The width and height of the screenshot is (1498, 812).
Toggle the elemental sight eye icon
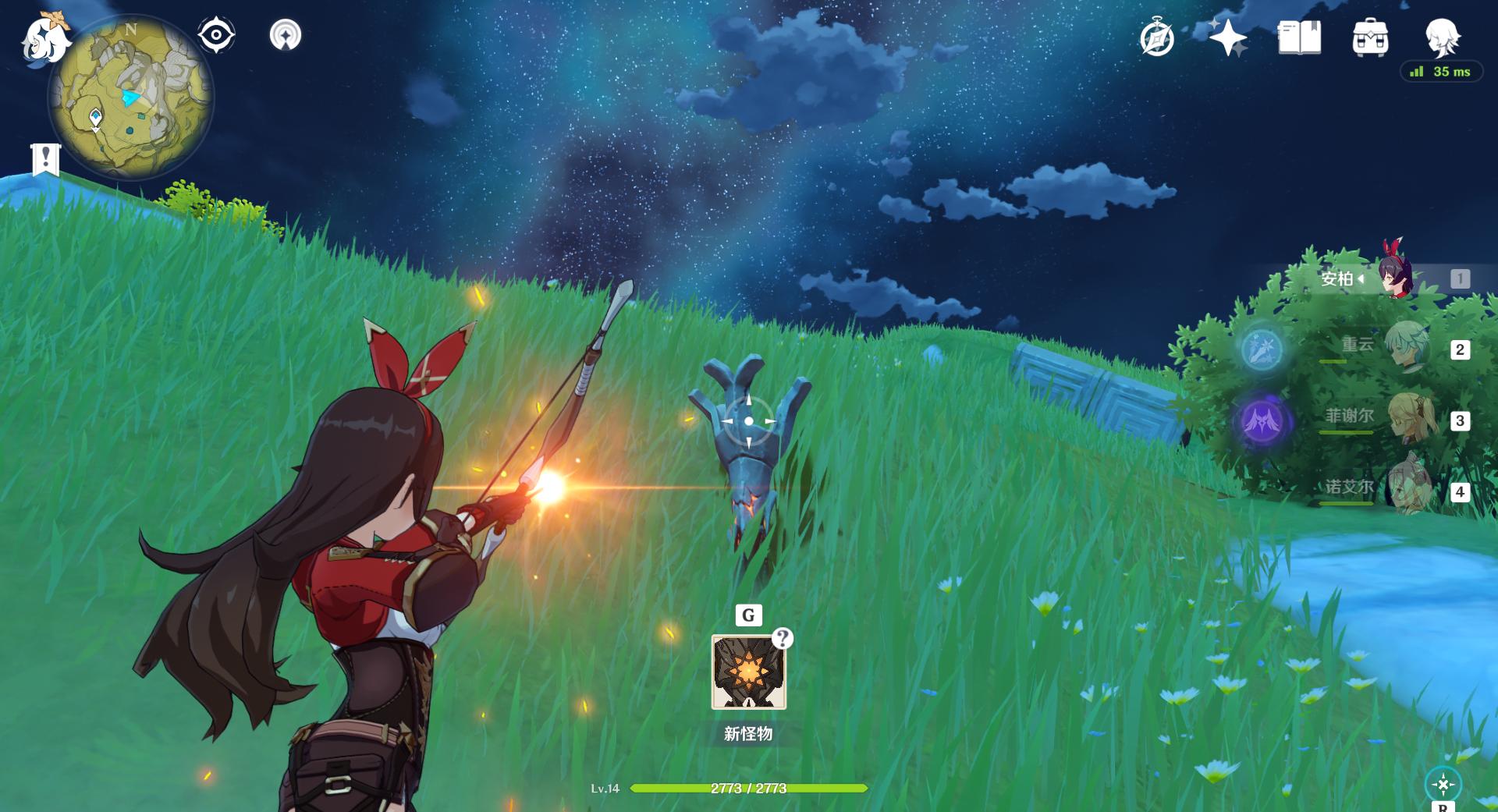(x=216, y=35)
